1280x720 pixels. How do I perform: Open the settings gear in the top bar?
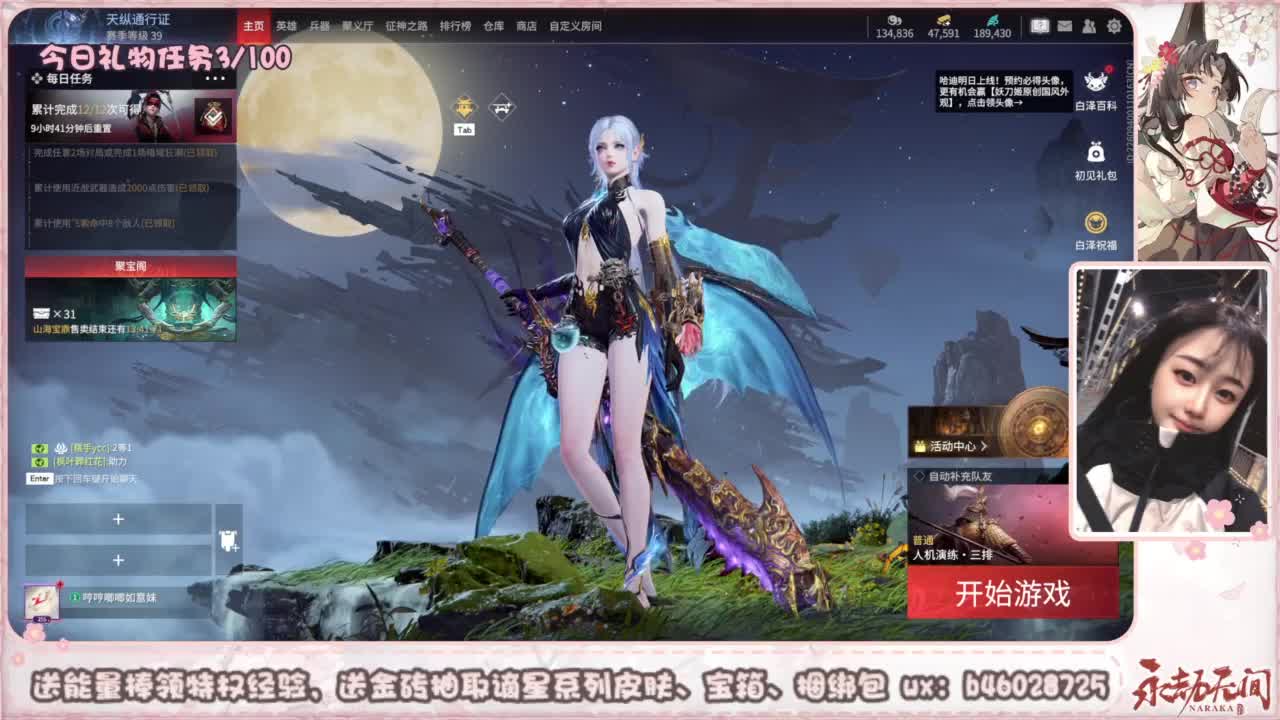[1113, 27]
